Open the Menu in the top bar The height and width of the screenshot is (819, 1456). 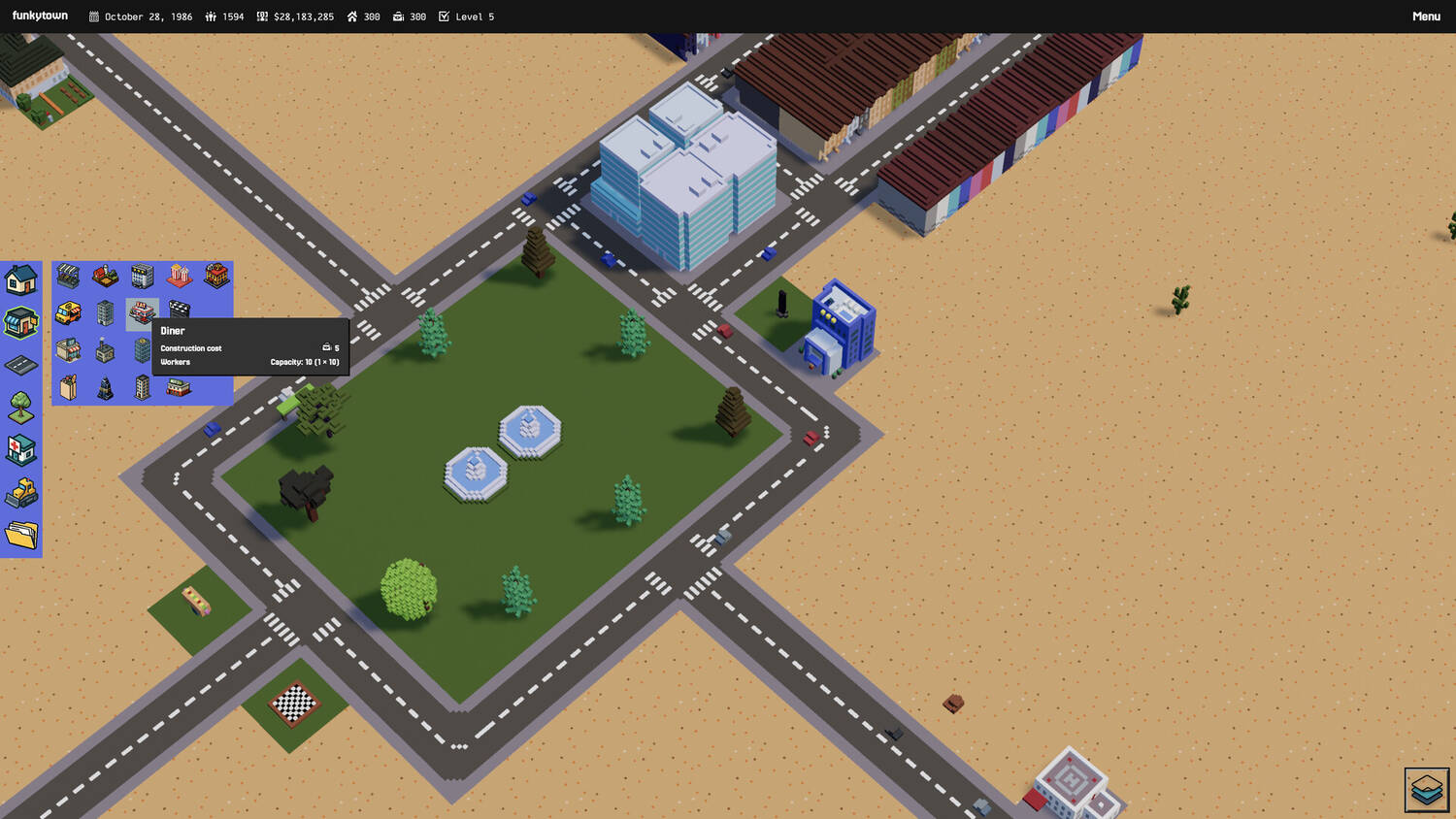pos(1425,16)
